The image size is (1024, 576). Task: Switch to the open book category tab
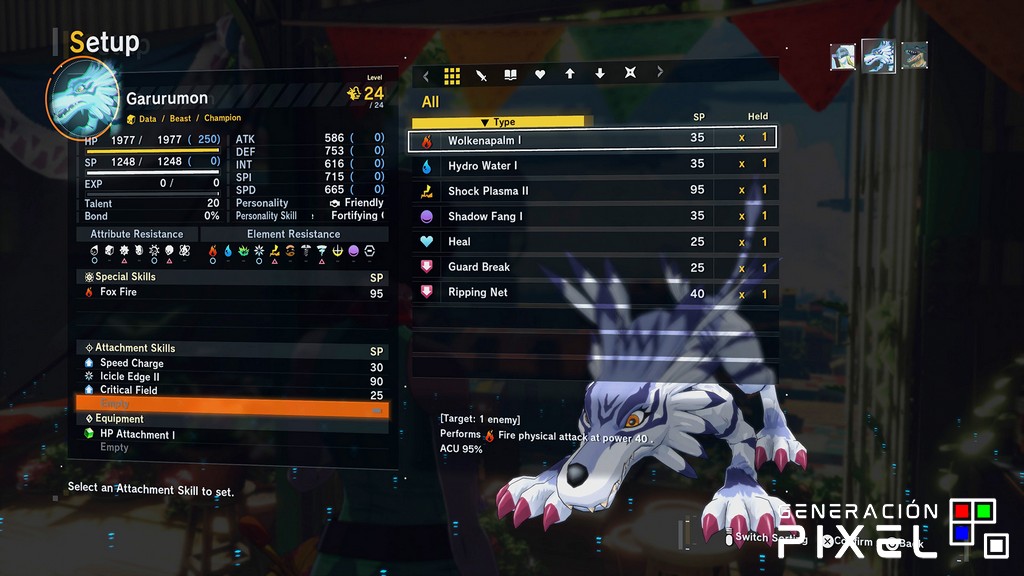[510, 75]
